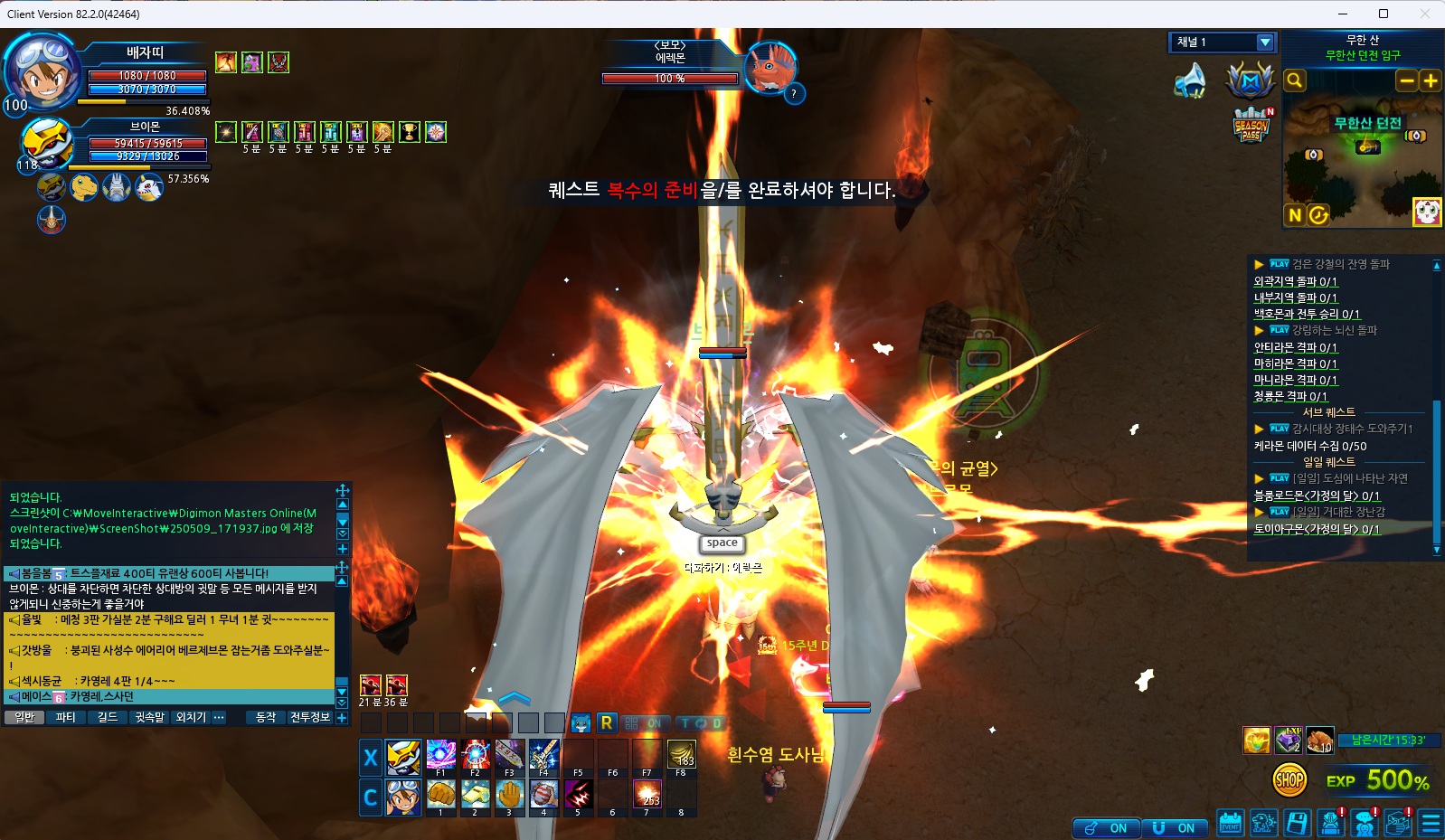Click the minimap magnifying glass search button

pos(1295,80)
